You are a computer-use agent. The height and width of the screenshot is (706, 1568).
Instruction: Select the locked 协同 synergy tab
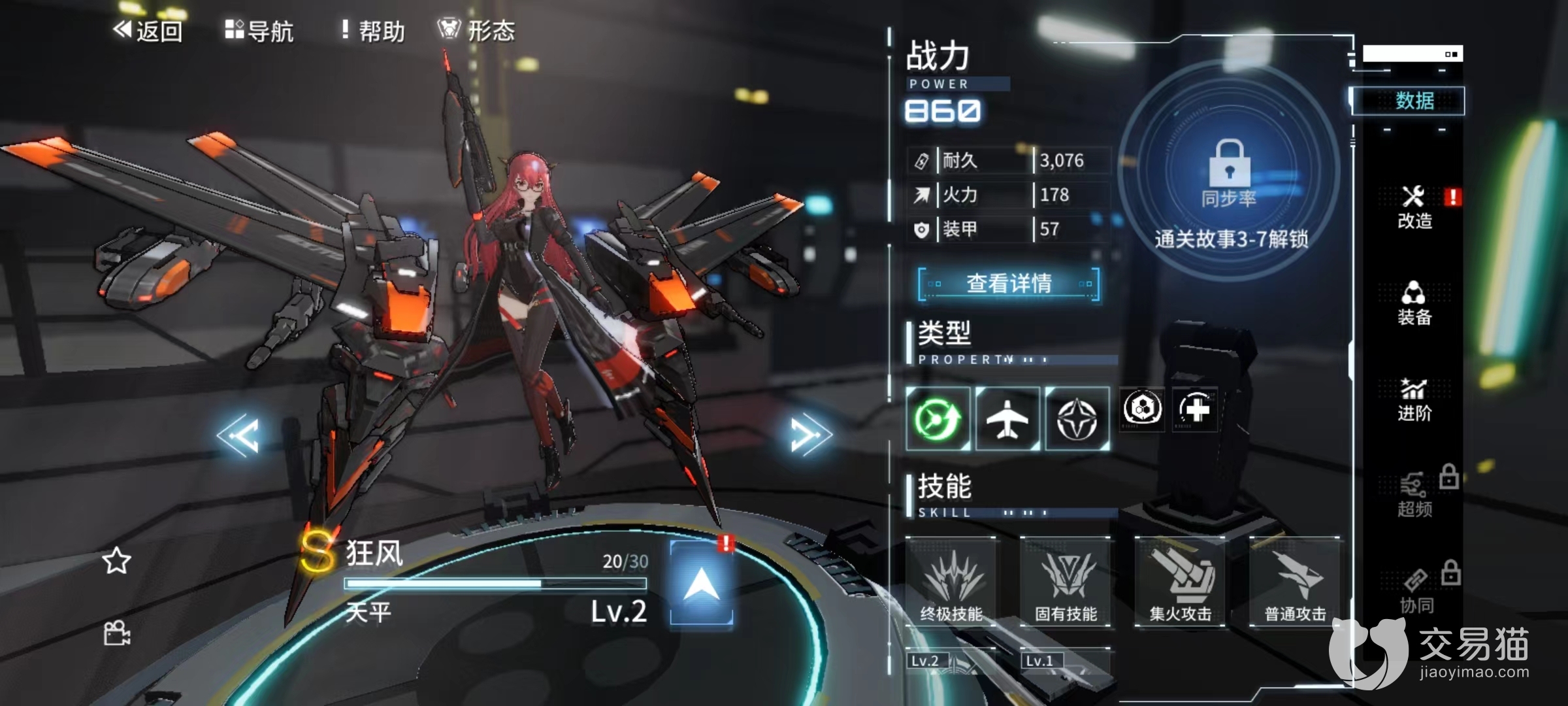point(1416,592)
